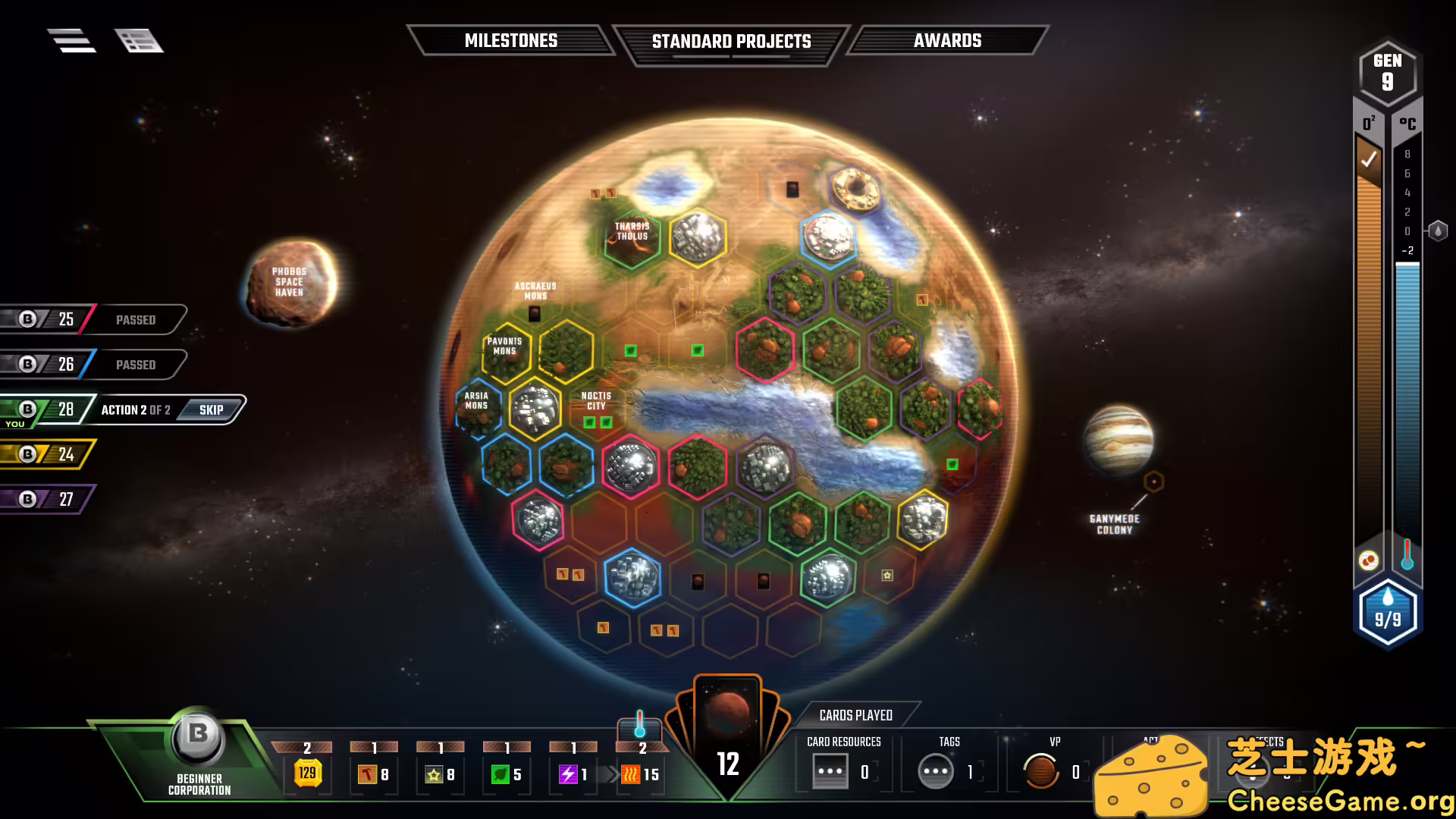Open the game log icon next to the menu
This screenshot has width=1456, height=819.
click(x=140, y=41)
